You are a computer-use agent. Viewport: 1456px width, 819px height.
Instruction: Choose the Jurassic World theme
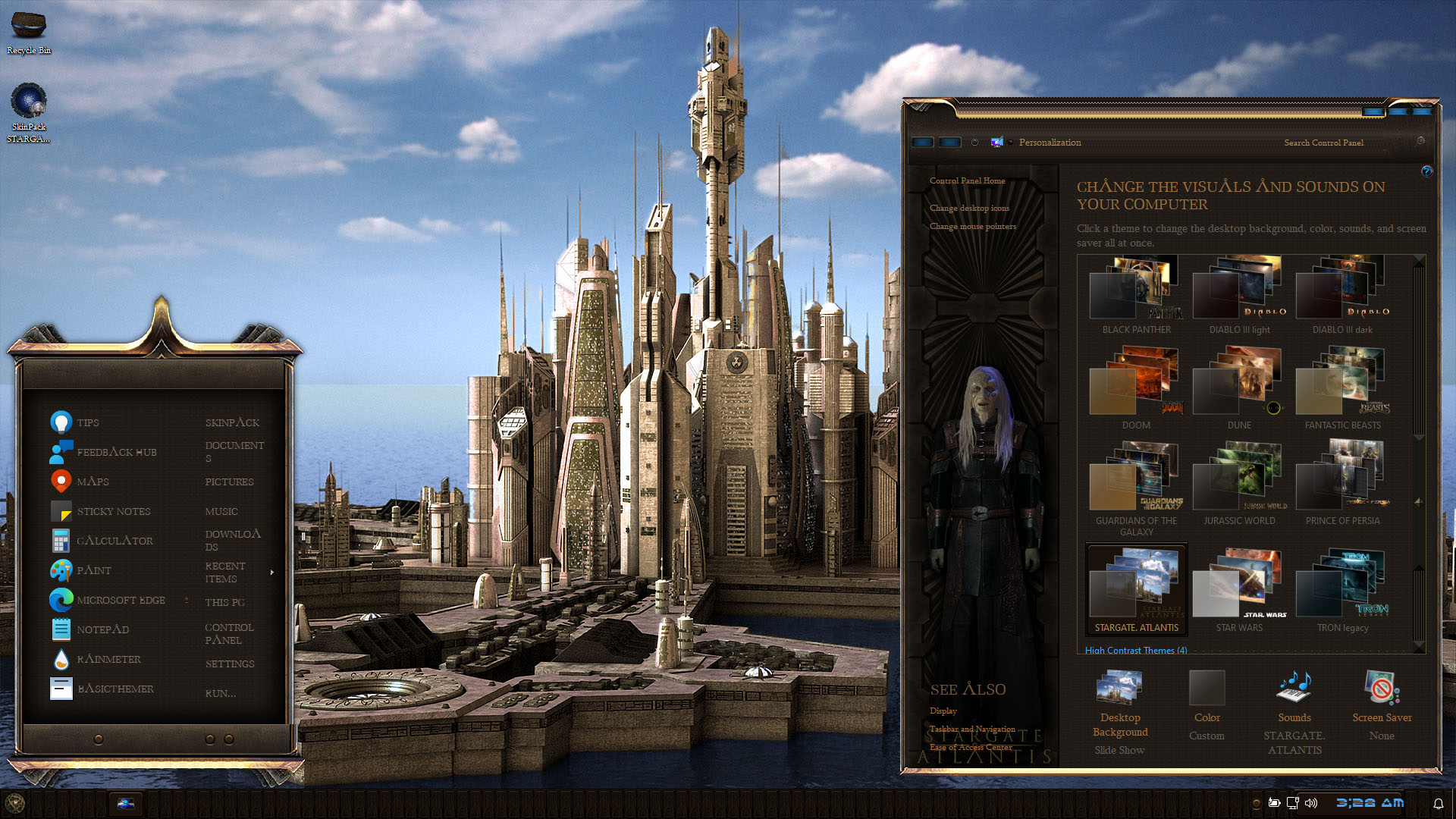point(1239,484)
